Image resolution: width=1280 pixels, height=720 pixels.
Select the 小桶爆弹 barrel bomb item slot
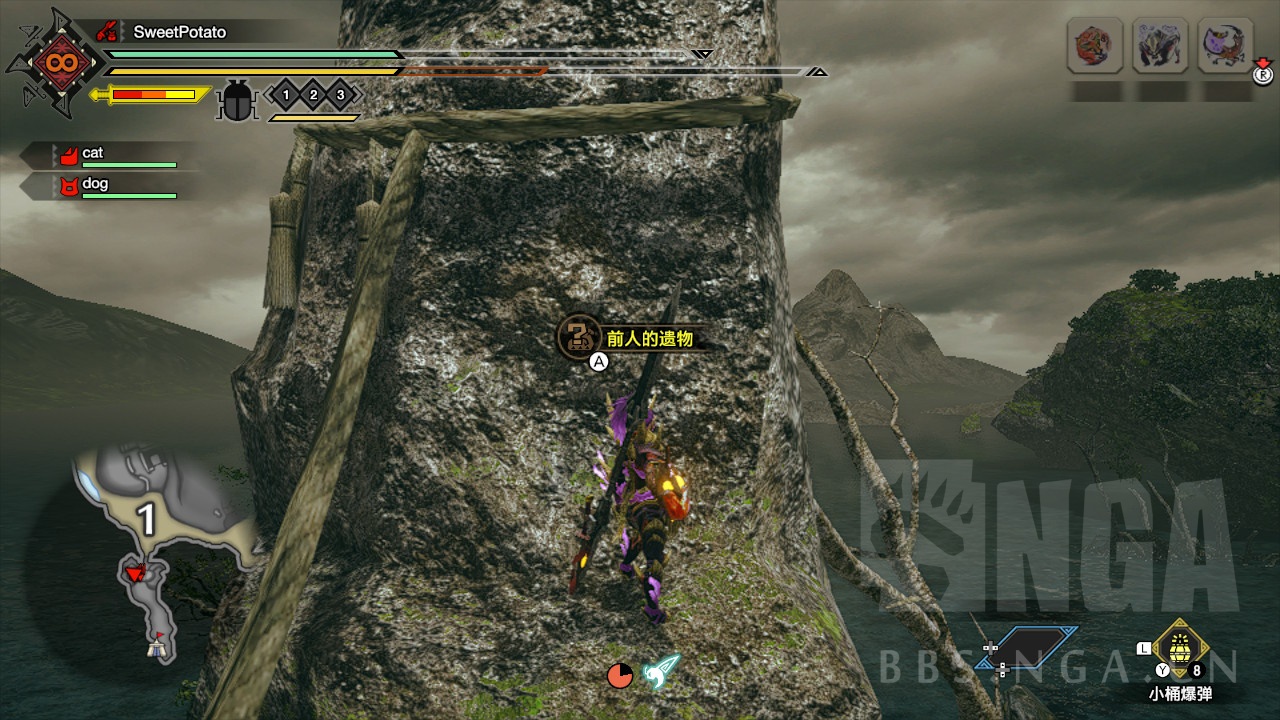(x=1181, y=648)
